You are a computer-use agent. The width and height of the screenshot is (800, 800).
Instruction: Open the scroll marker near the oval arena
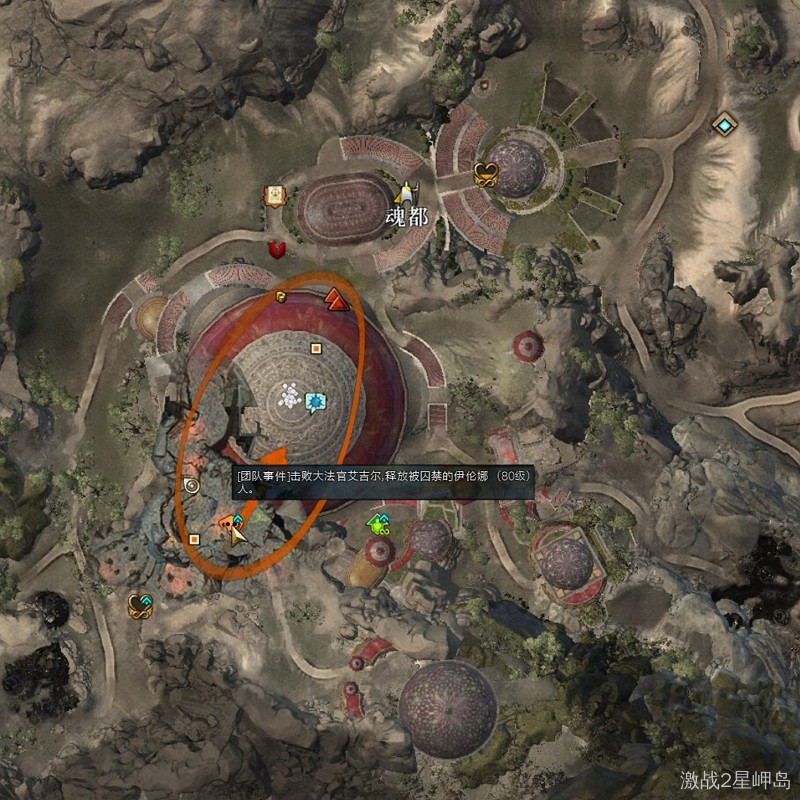click(x=272, y=196)
